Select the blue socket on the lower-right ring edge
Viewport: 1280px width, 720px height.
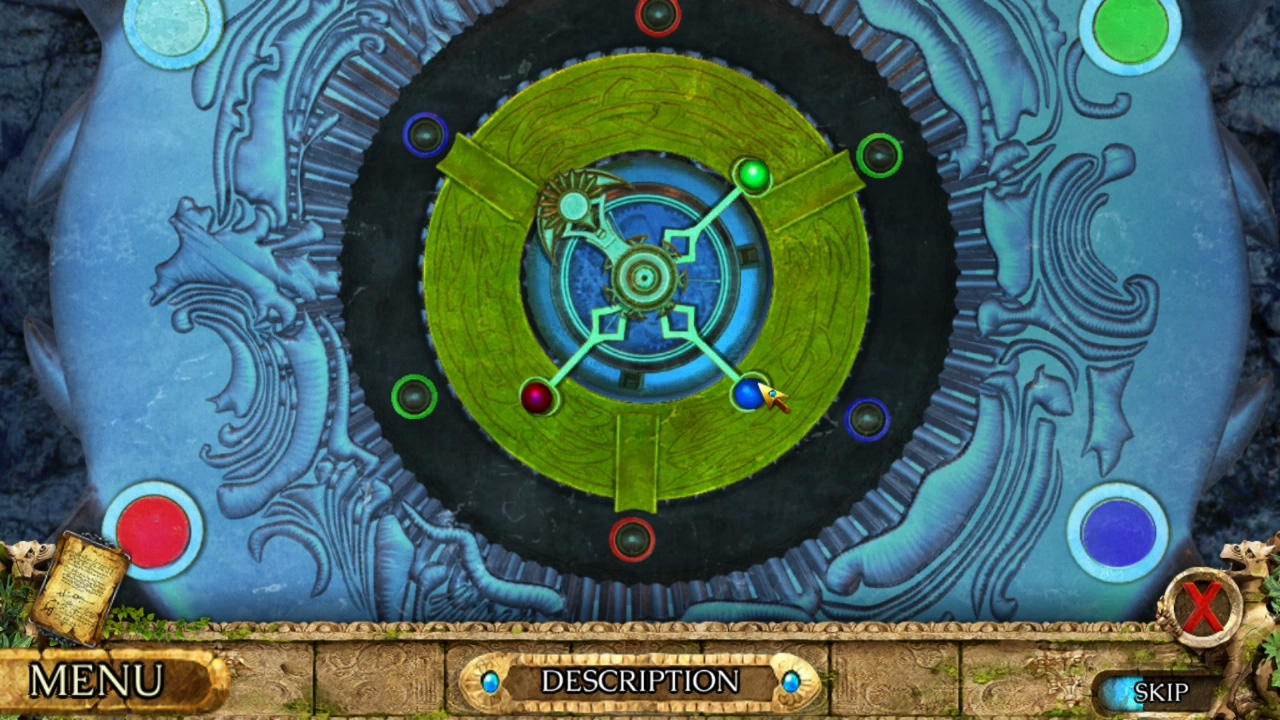(x=864, y=419)
